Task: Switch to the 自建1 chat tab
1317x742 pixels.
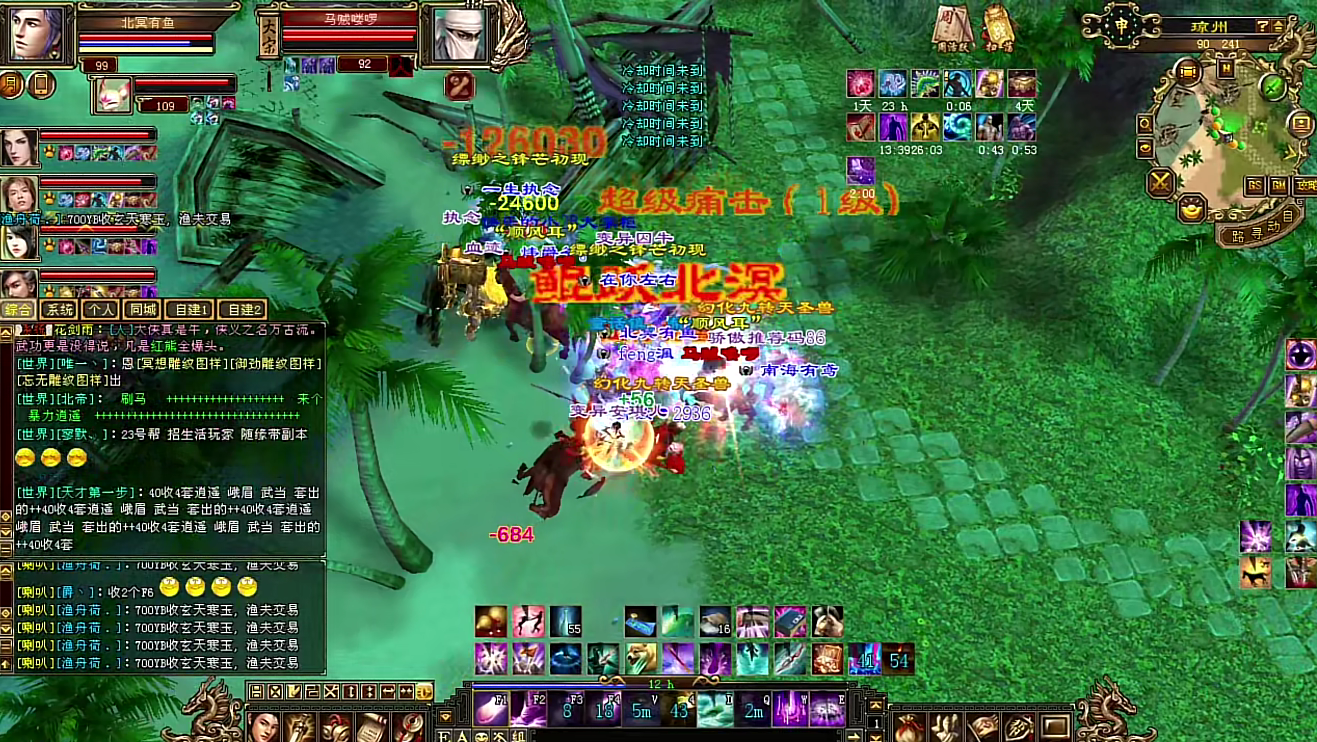Action: [x=189, y=310]
